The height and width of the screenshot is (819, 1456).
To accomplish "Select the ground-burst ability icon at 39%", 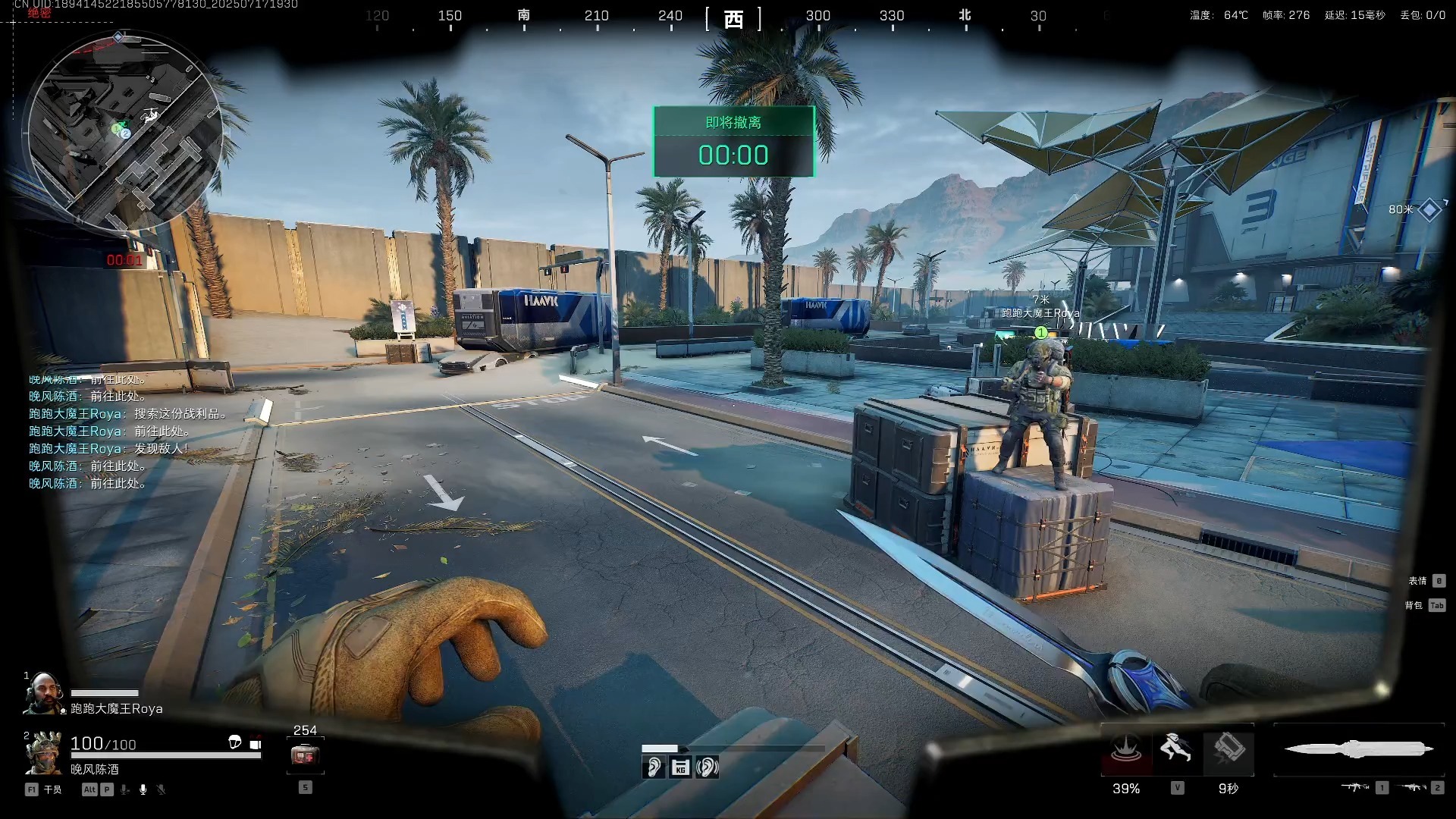I will click(1126, 750).
